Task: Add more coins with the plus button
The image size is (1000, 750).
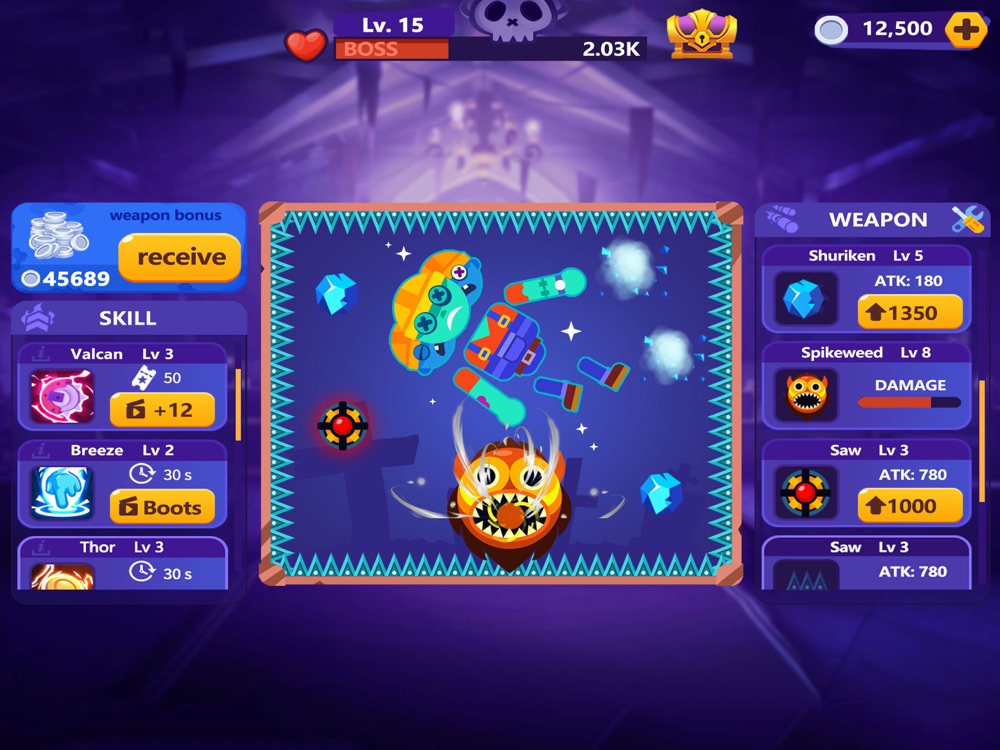Action: click(965, 30)
